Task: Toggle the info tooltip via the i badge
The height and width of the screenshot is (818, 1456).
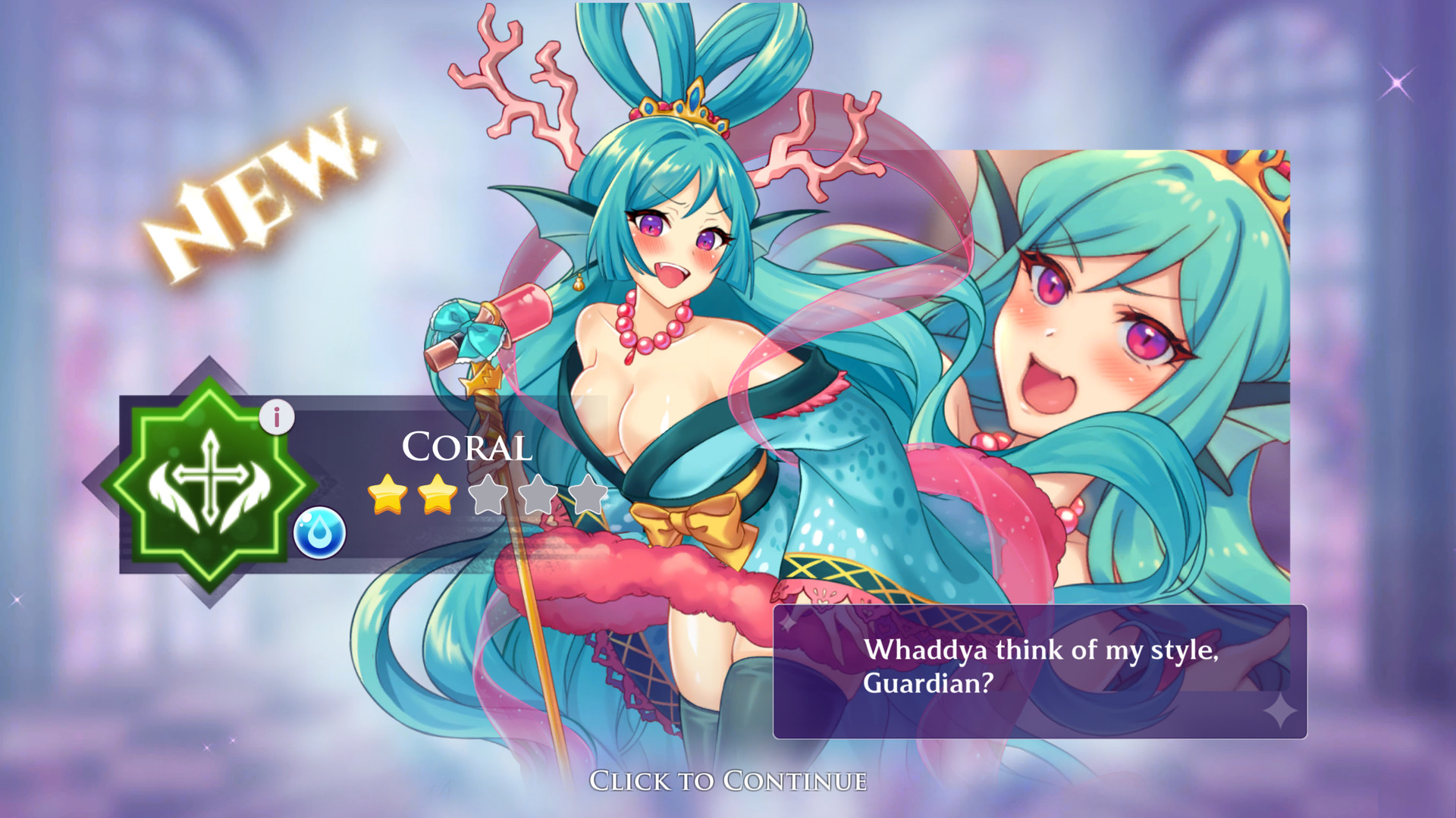Action: (278, 415)
